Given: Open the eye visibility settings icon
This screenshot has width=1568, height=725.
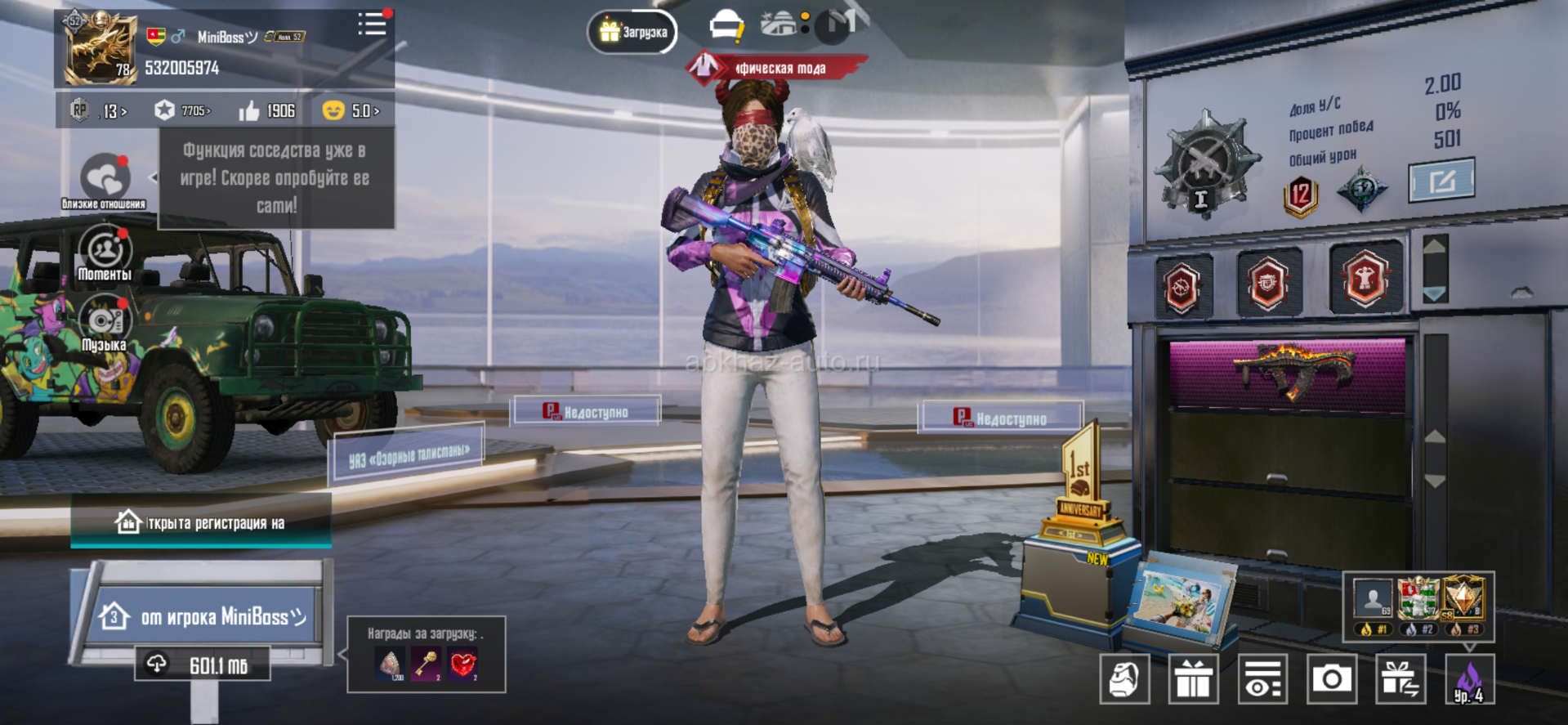Looking at the screenshot, I should click(x=1262, y=678).
